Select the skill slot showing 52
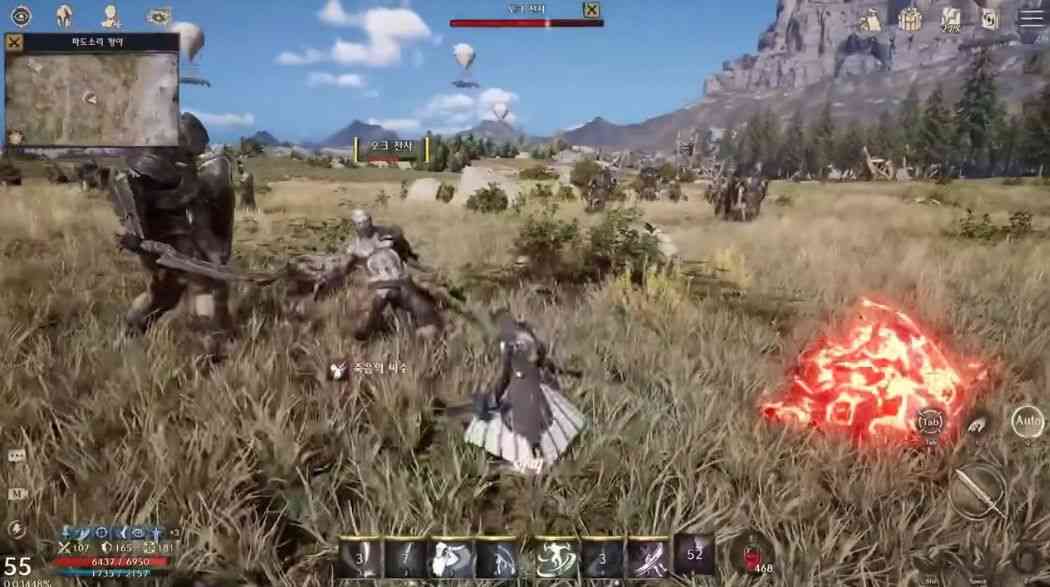The height and width of the screenshot is (587, 1050). coord(694,555)
